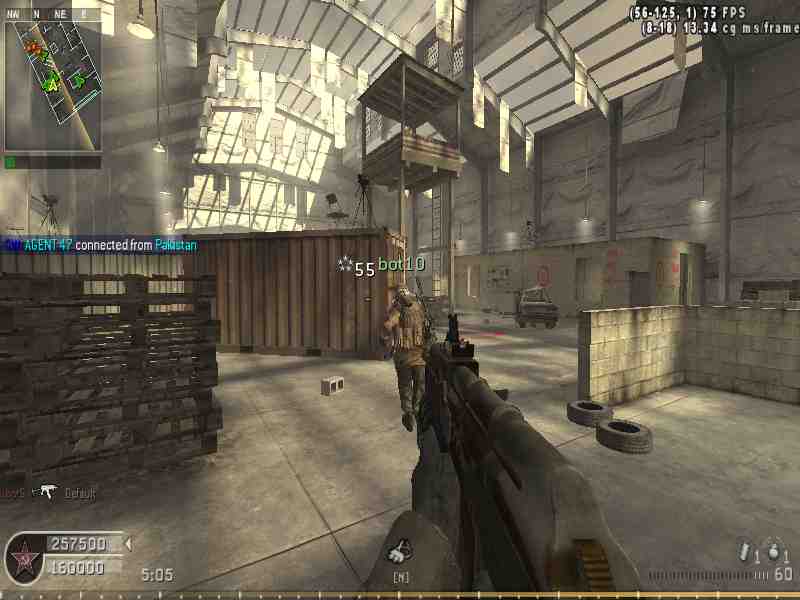Click the red star team emblem
800x600 pixels.
click(24, 555)
